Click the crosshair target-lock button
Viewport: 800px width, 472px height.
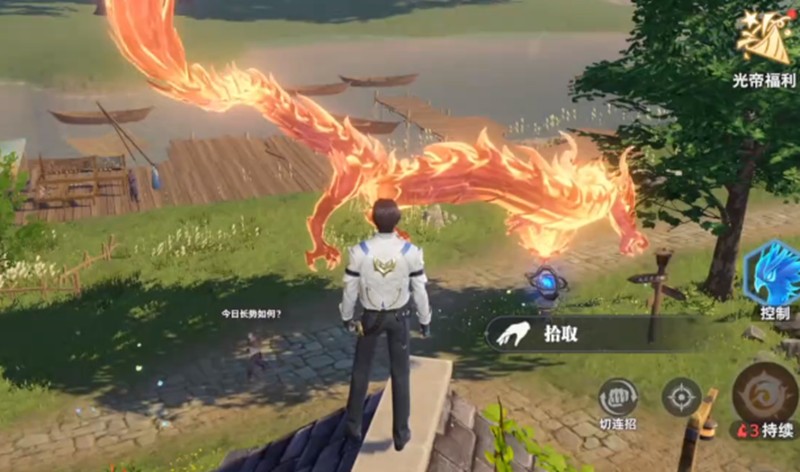pyautogui.click(x=681, y=397)
